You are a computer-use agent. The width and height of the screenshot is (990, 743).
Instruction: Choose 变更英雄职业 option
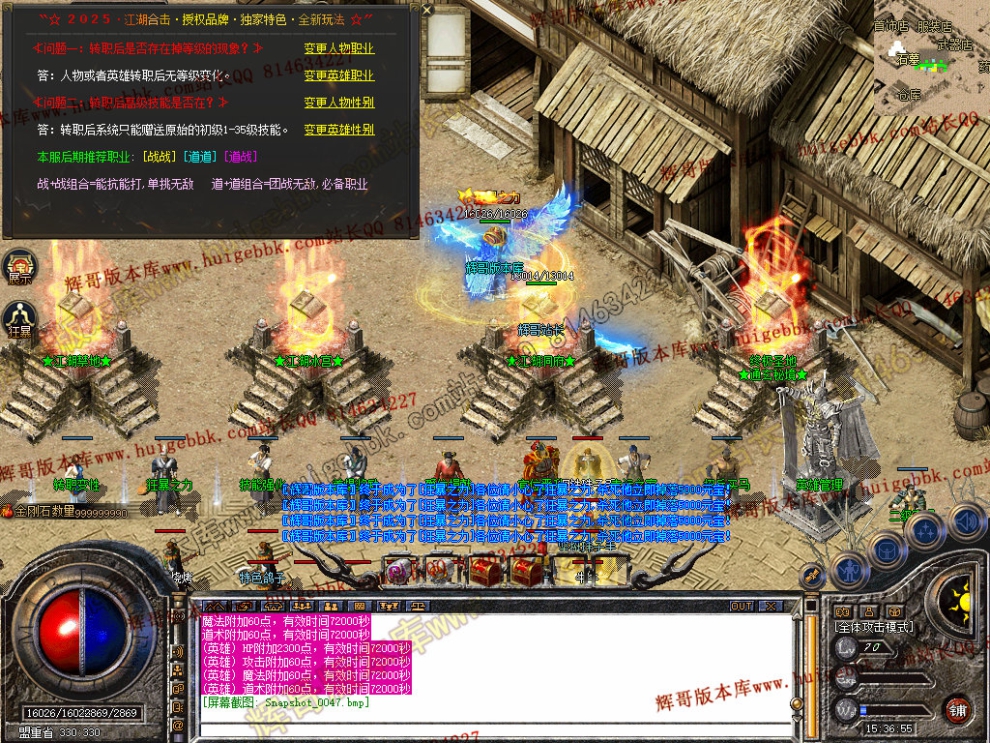tap(339, 75)
